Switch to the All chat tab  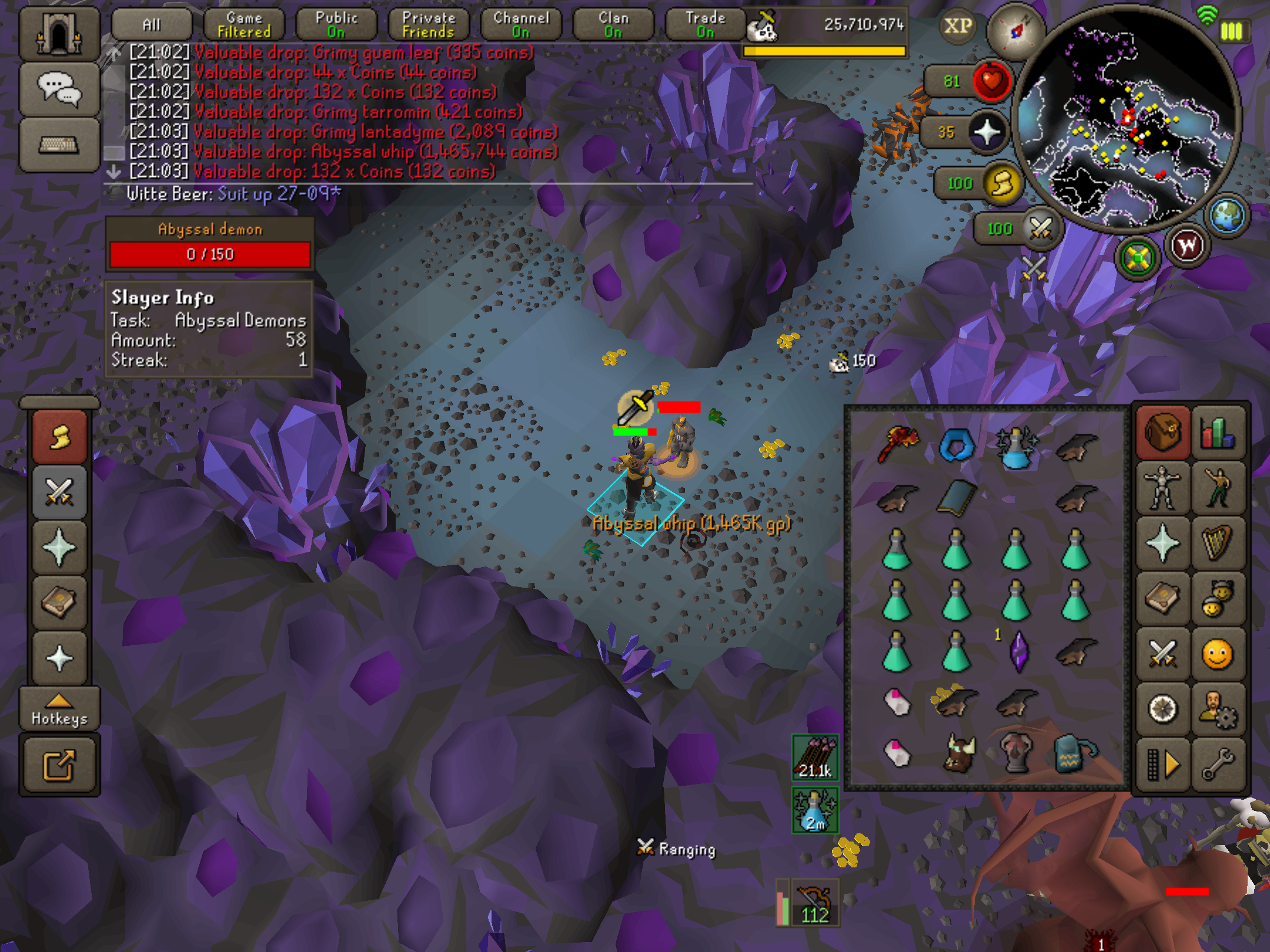[x=152, y=25]
